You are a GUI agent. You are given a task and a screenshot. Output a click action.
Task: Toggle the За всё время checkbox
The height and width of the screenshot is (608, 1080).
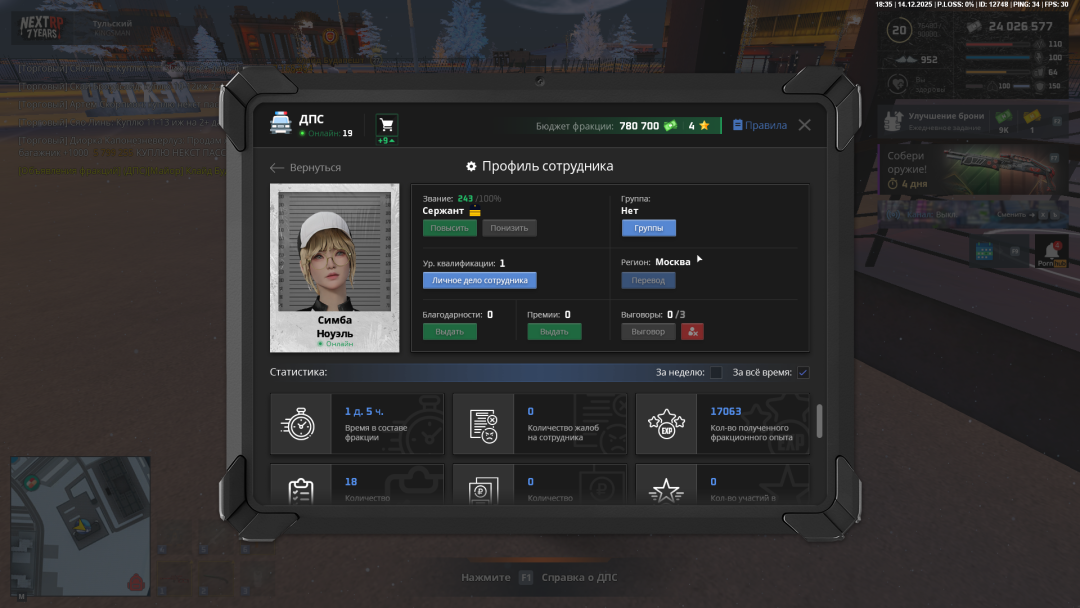[803, 373]
